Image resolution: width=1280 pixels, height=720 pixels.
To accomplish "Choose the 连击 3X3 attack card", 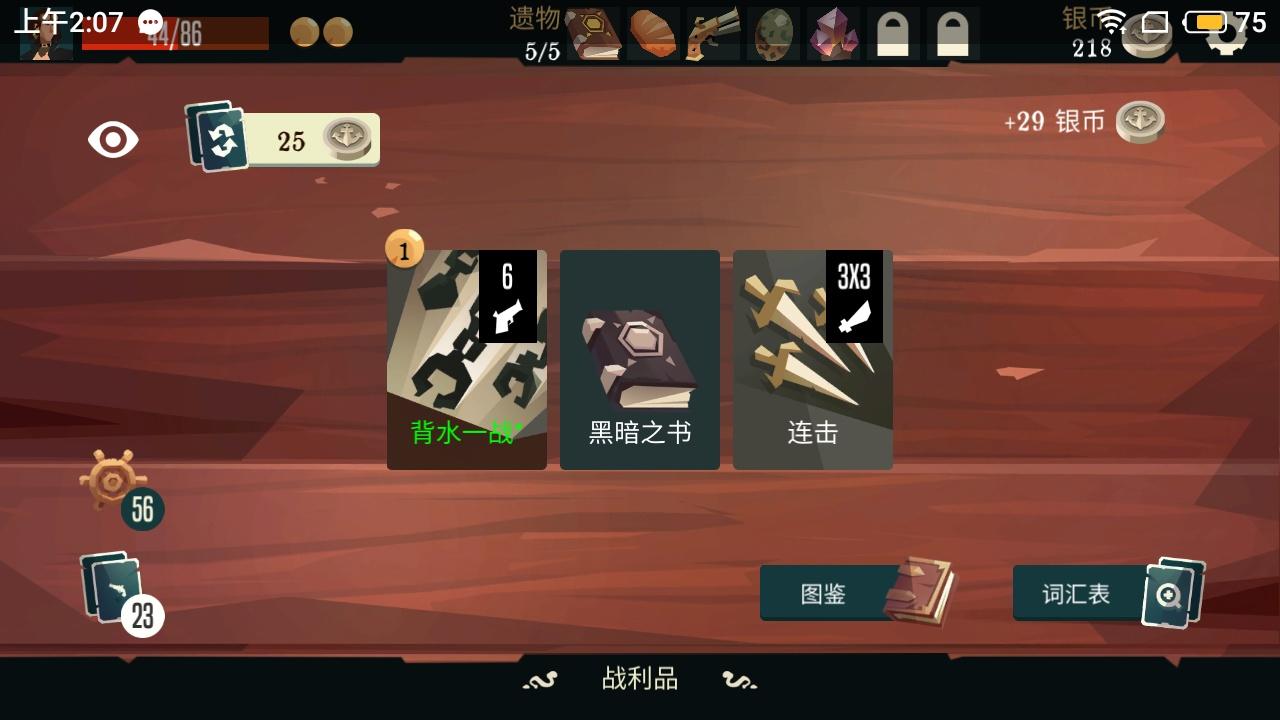I will tap(812, 358).
